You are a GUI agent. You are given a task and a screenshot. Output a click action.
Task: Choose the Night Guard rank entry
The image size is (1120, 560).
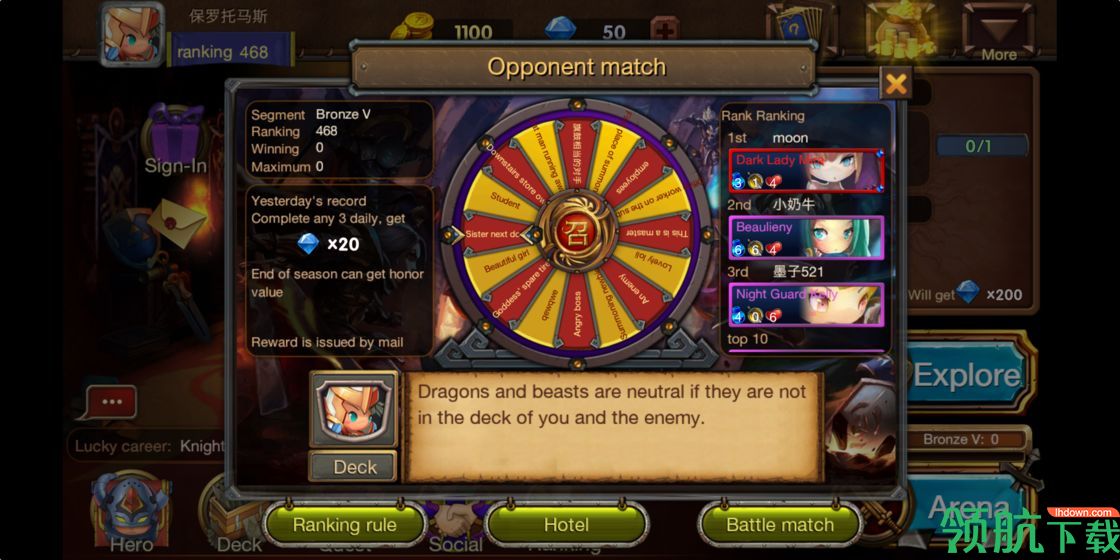(x=806, y=304)
